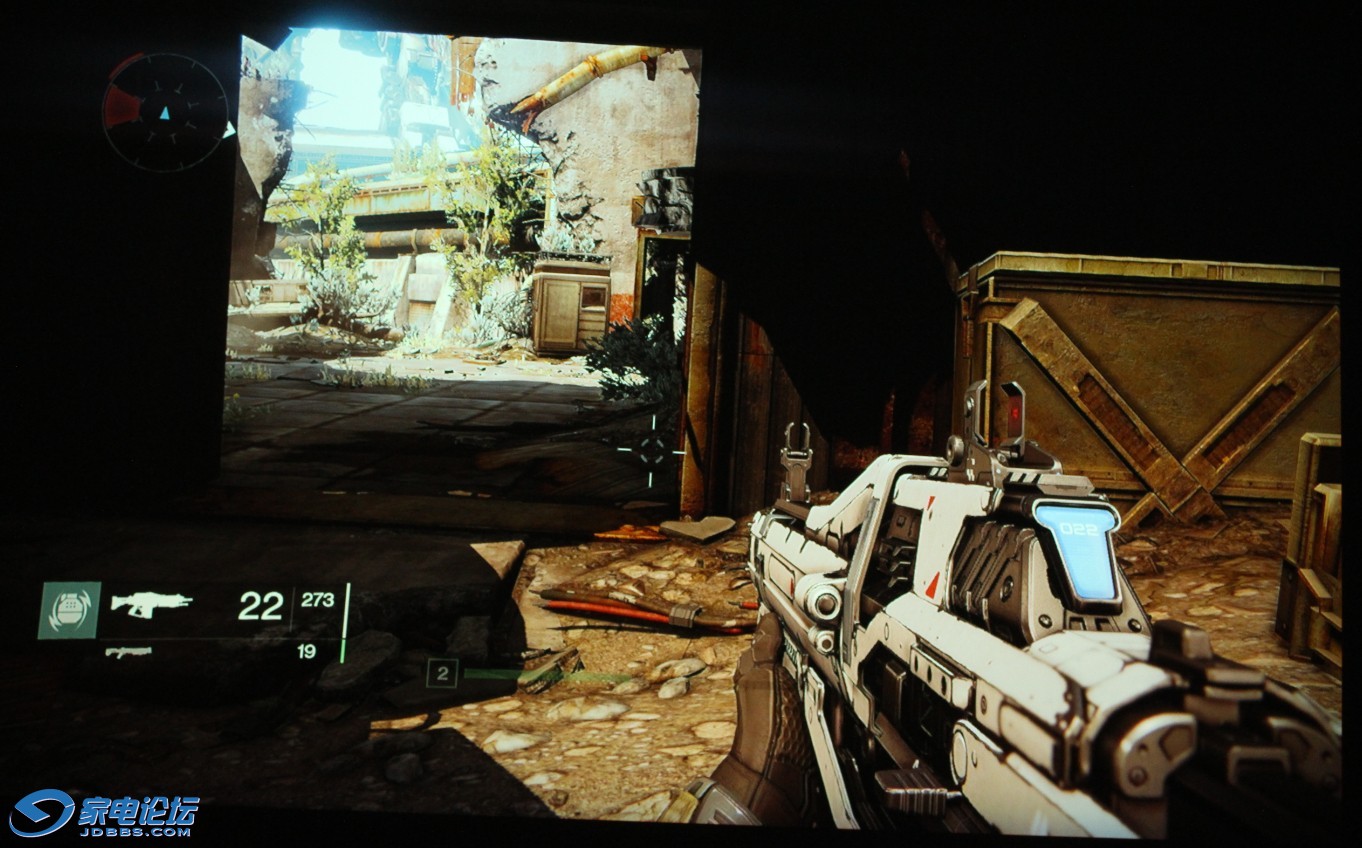Click the boxed number 2 level indicator
Viewport: 1362px width, 848px height.
(442, 673)
